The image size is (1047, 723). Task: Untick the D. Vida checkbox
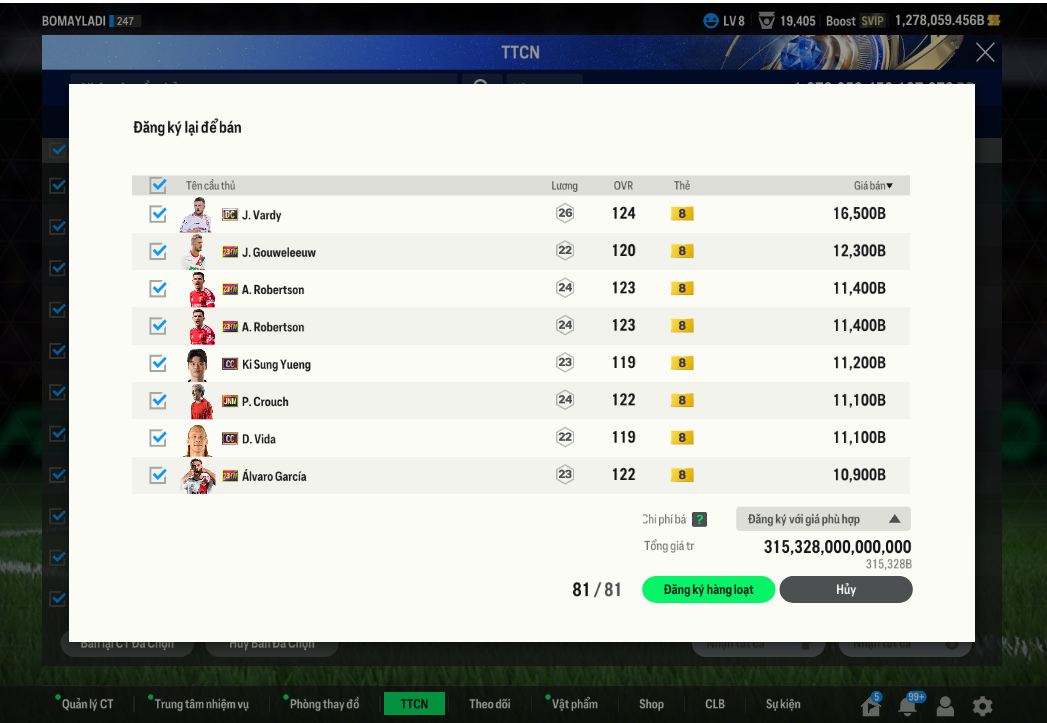(x=158, y=438)
